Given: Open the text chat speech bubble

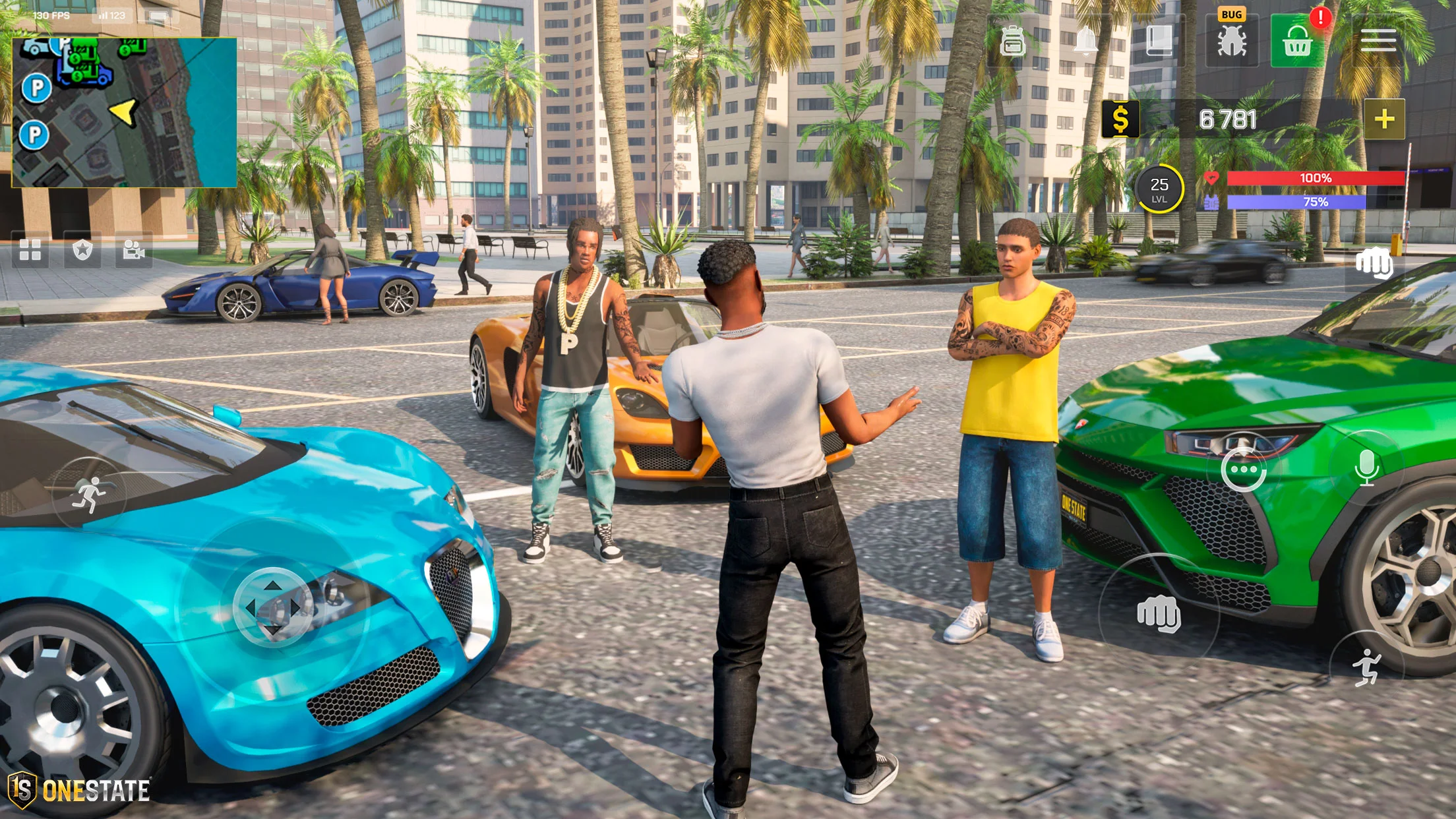Looking at the screenshot, I should (x=1243, y=470).
